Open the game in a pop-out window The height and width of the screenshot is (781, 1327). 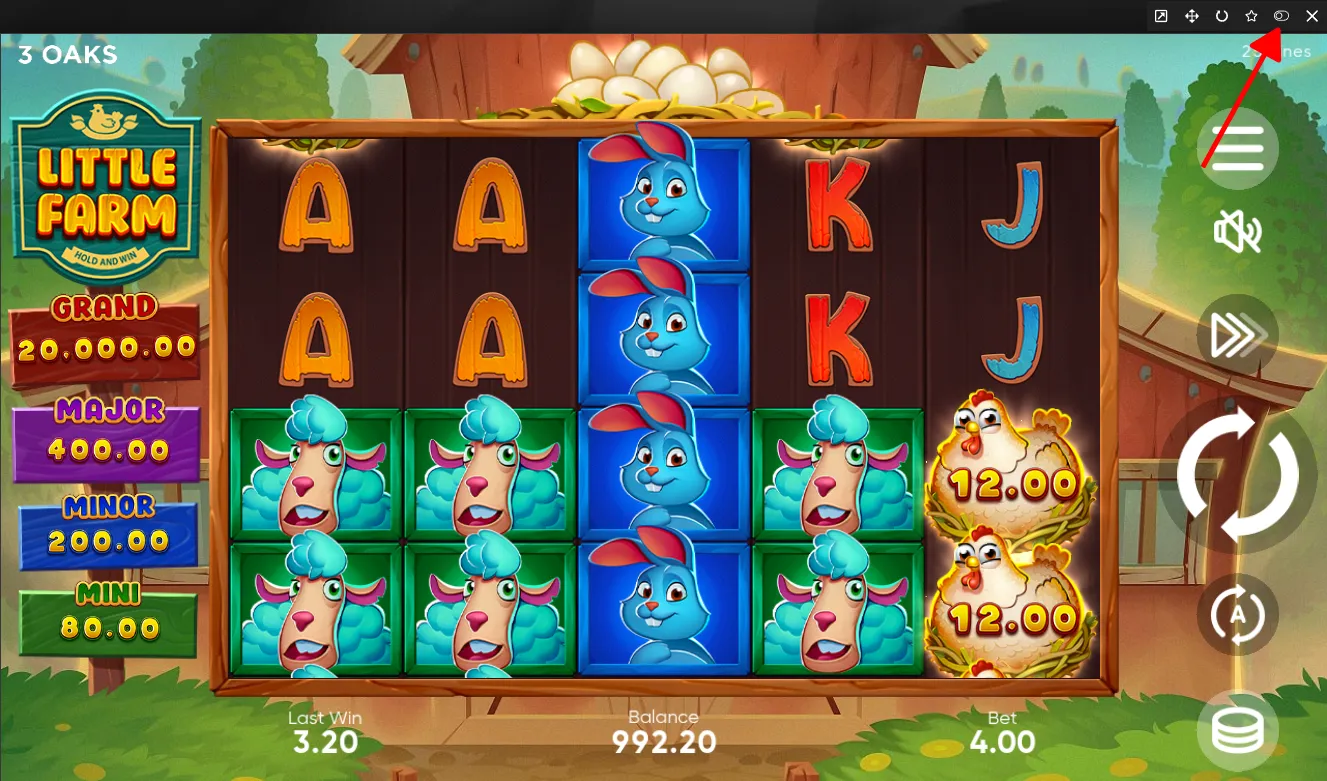[1161, 16]
